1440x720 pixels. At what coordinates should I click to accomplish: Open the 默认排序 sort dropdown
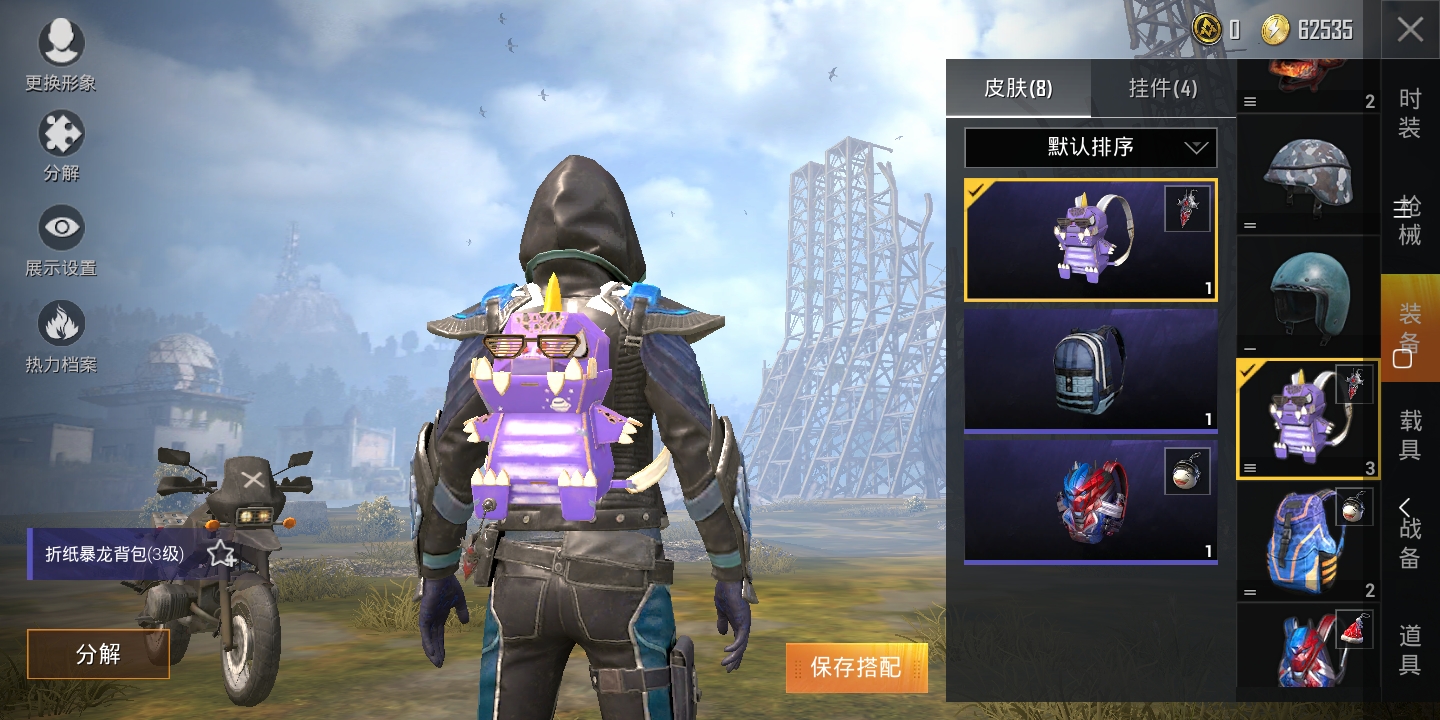[x=1090, y=148]
